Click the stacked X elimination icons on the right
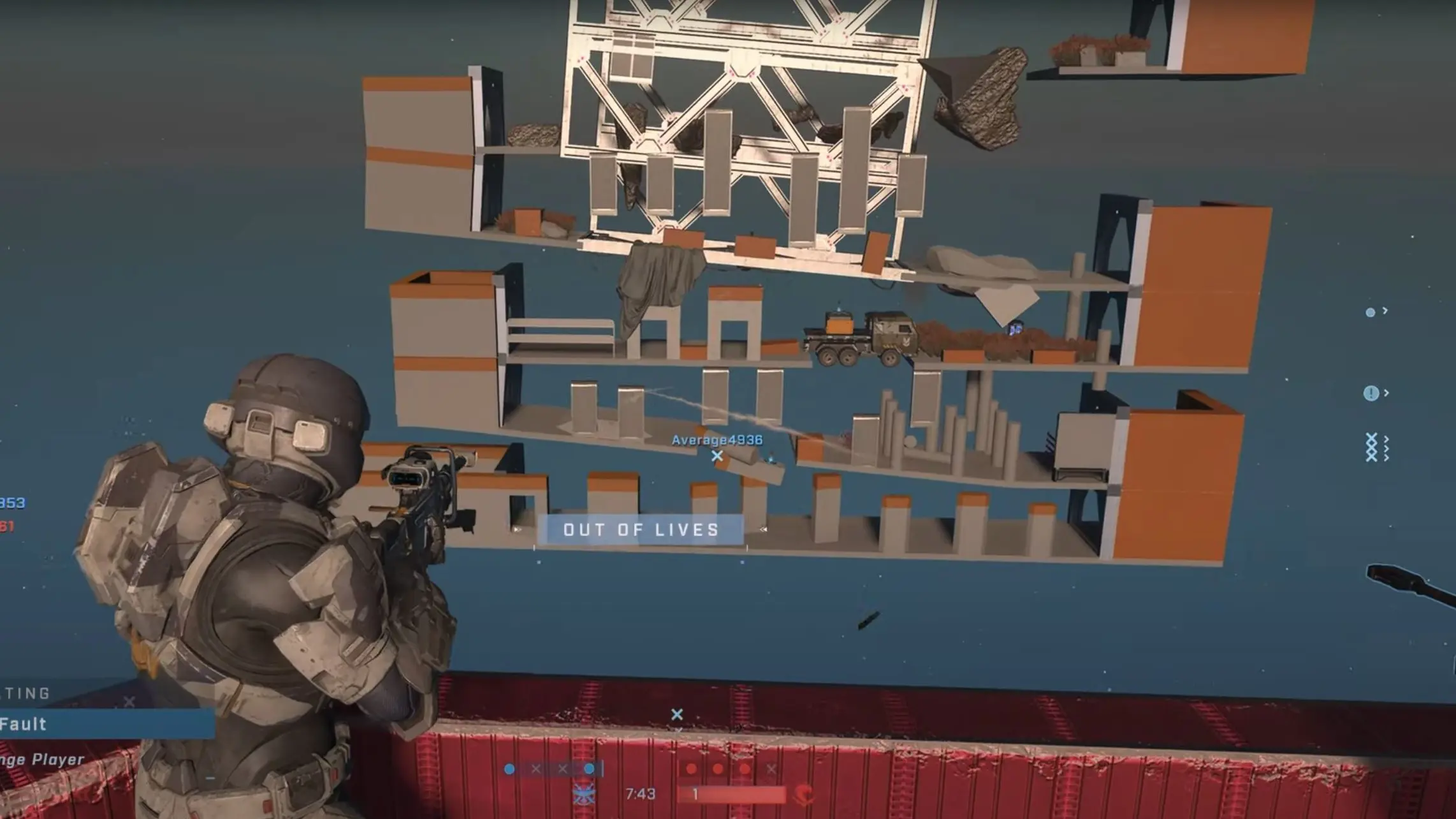The height and width of the screenshot is (819, 1456). click(1371, 446)
